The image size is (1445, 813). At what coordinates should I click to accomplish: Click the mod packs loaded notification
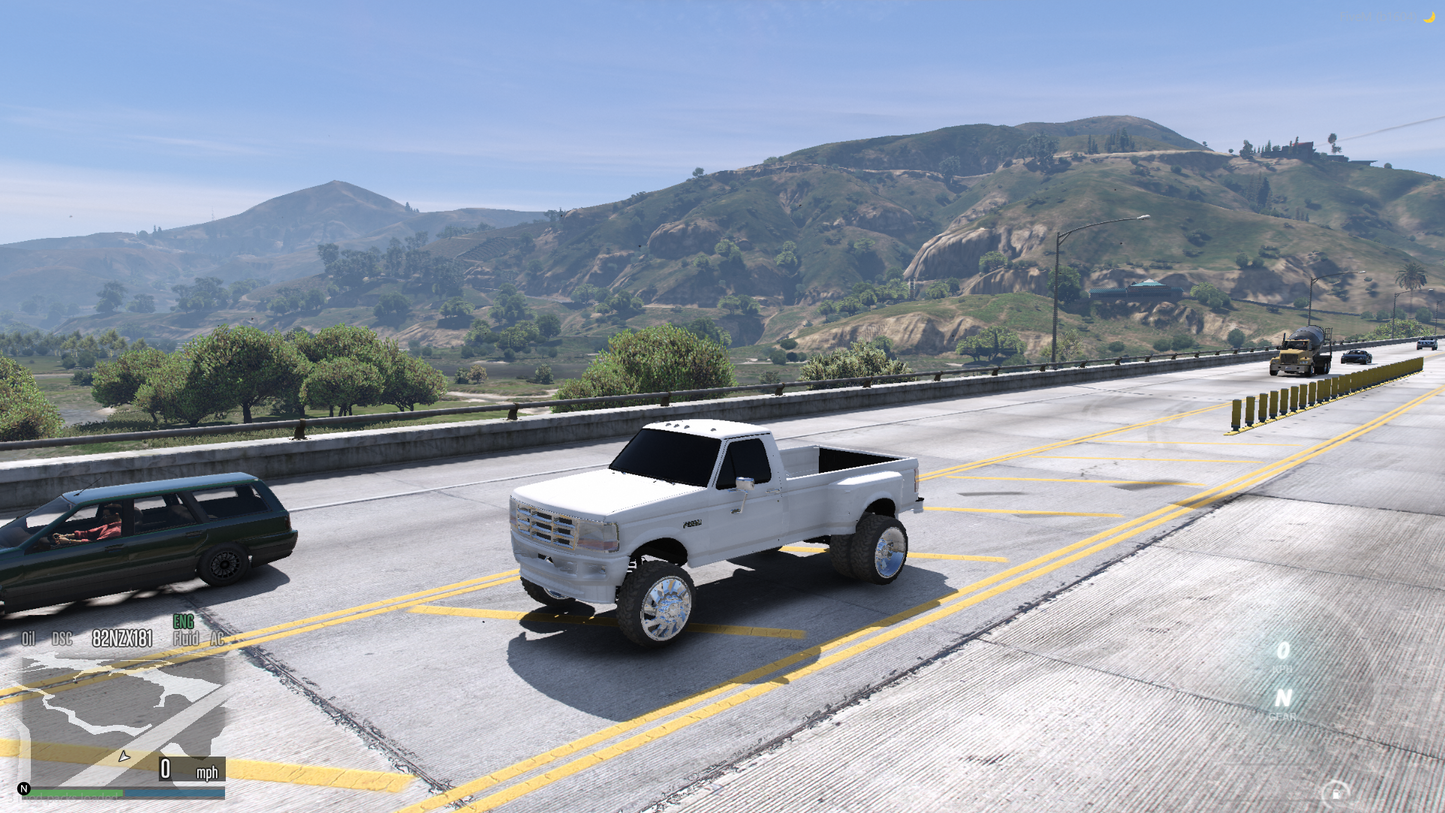click(x=62, y=795)
